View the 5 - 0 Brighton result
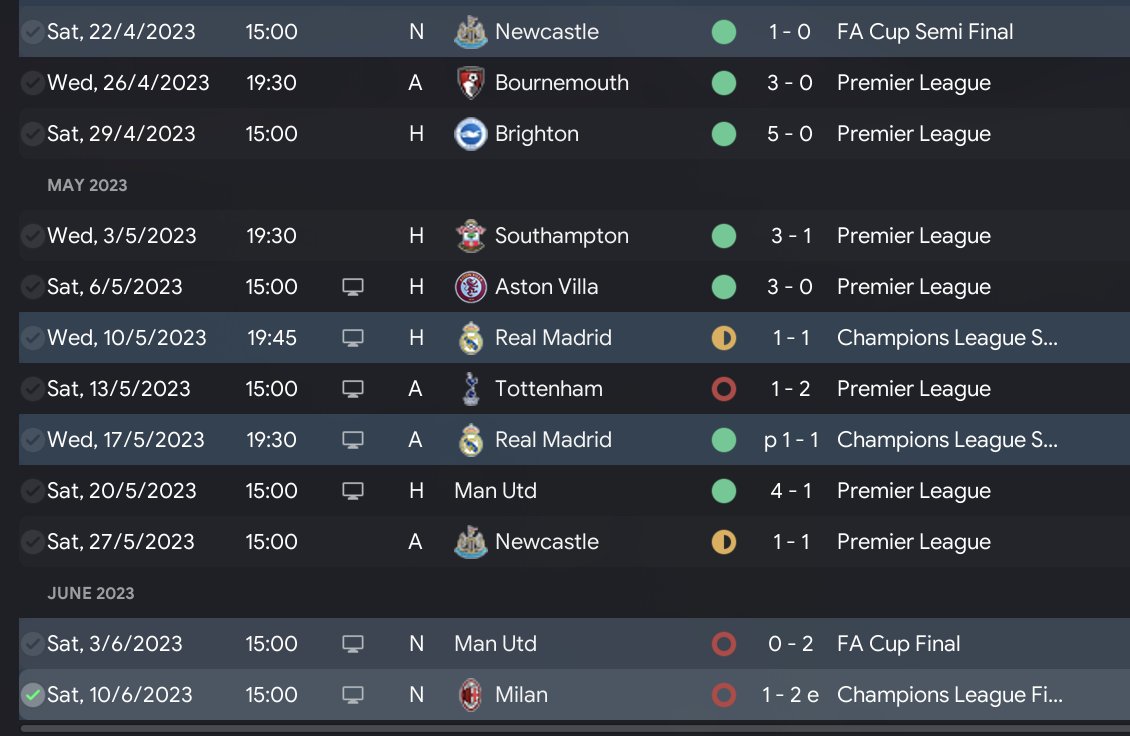Viewport: 1130px width, 736px height. pos(789,134)
